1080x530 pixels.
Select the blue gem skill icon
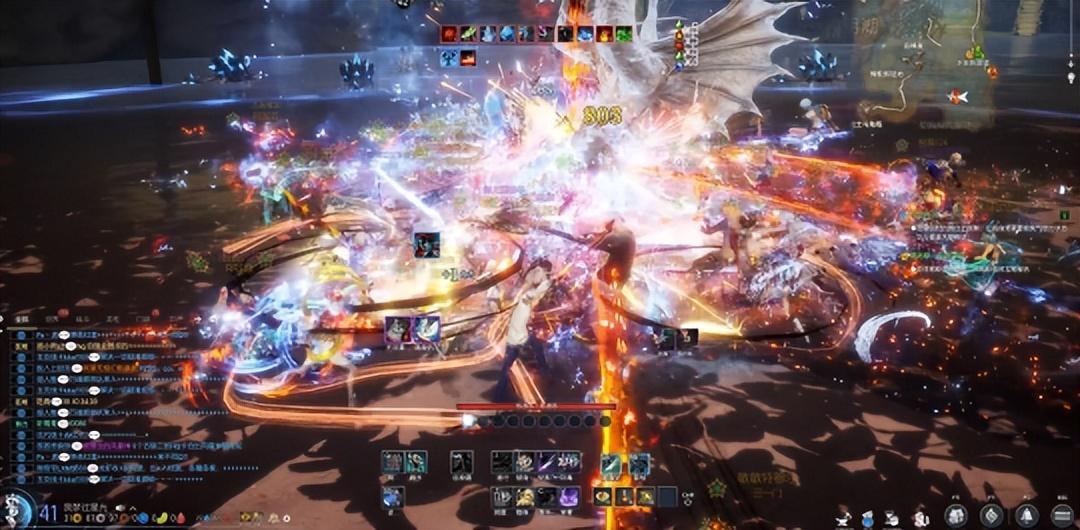click(x=392, y=496)
